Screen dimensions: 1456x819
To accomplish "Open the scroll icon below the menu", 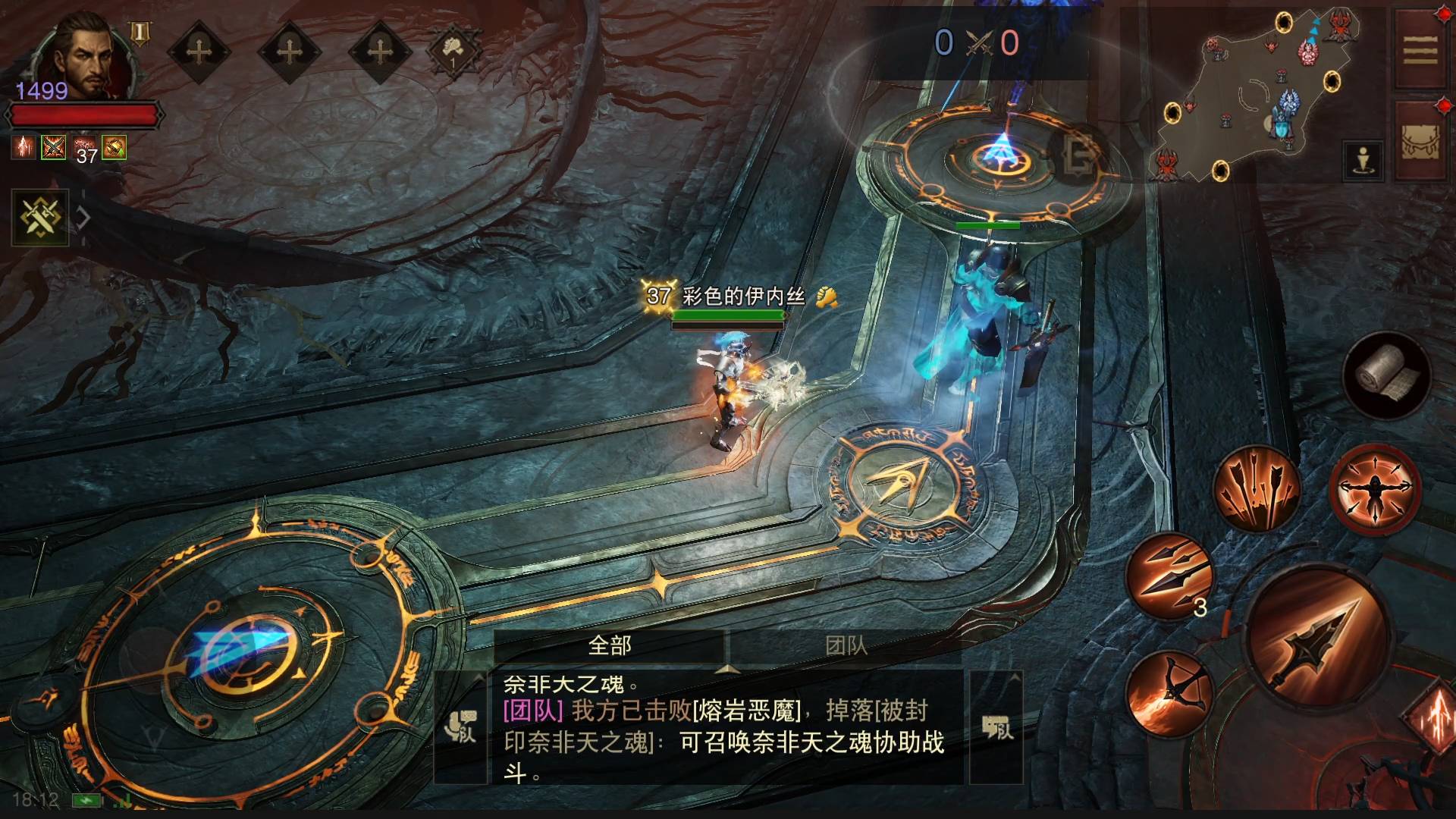I will (1420, 142).
